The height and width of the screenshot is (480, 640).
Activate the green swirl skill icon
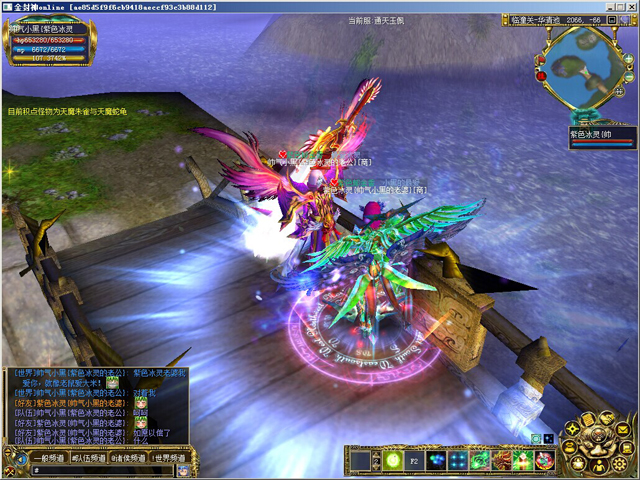pyautogui.click(x=479, y=460)
